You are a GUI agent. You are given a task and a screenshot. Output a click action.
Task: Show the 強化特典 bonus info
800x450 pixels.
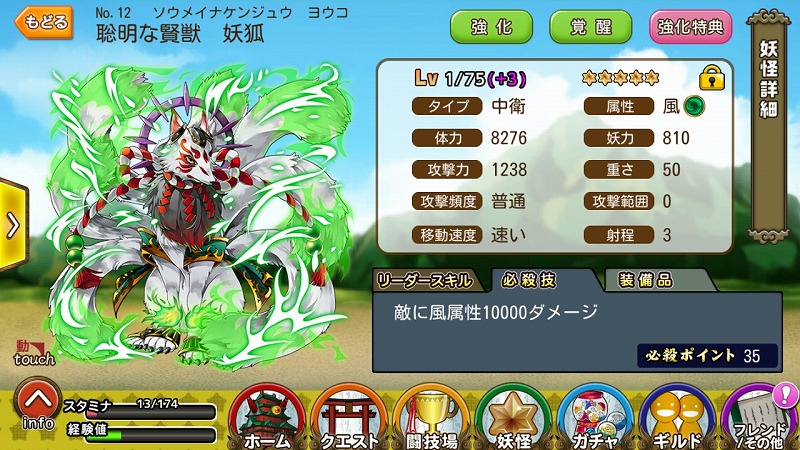pos(691,27)
